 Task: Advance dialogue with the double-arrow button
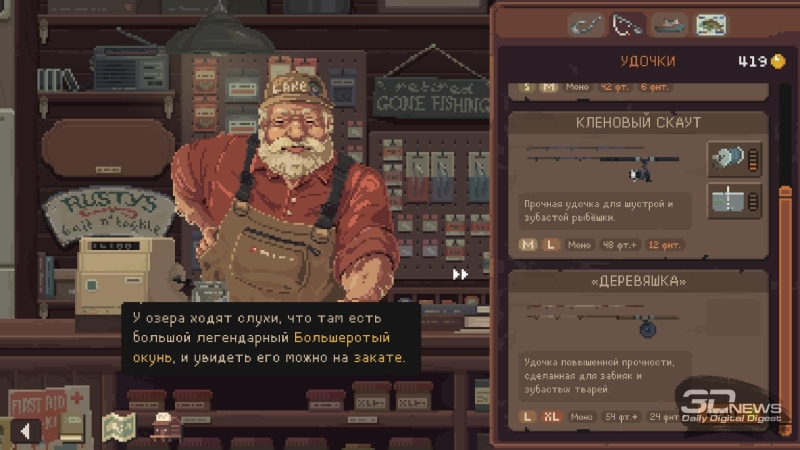point(460,274)
